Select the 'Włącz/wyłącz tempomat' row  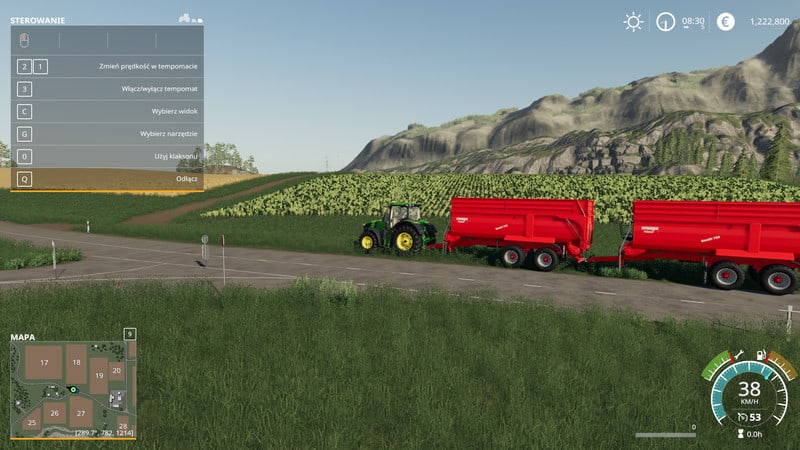pyautogui.click(x=107, y=89)
